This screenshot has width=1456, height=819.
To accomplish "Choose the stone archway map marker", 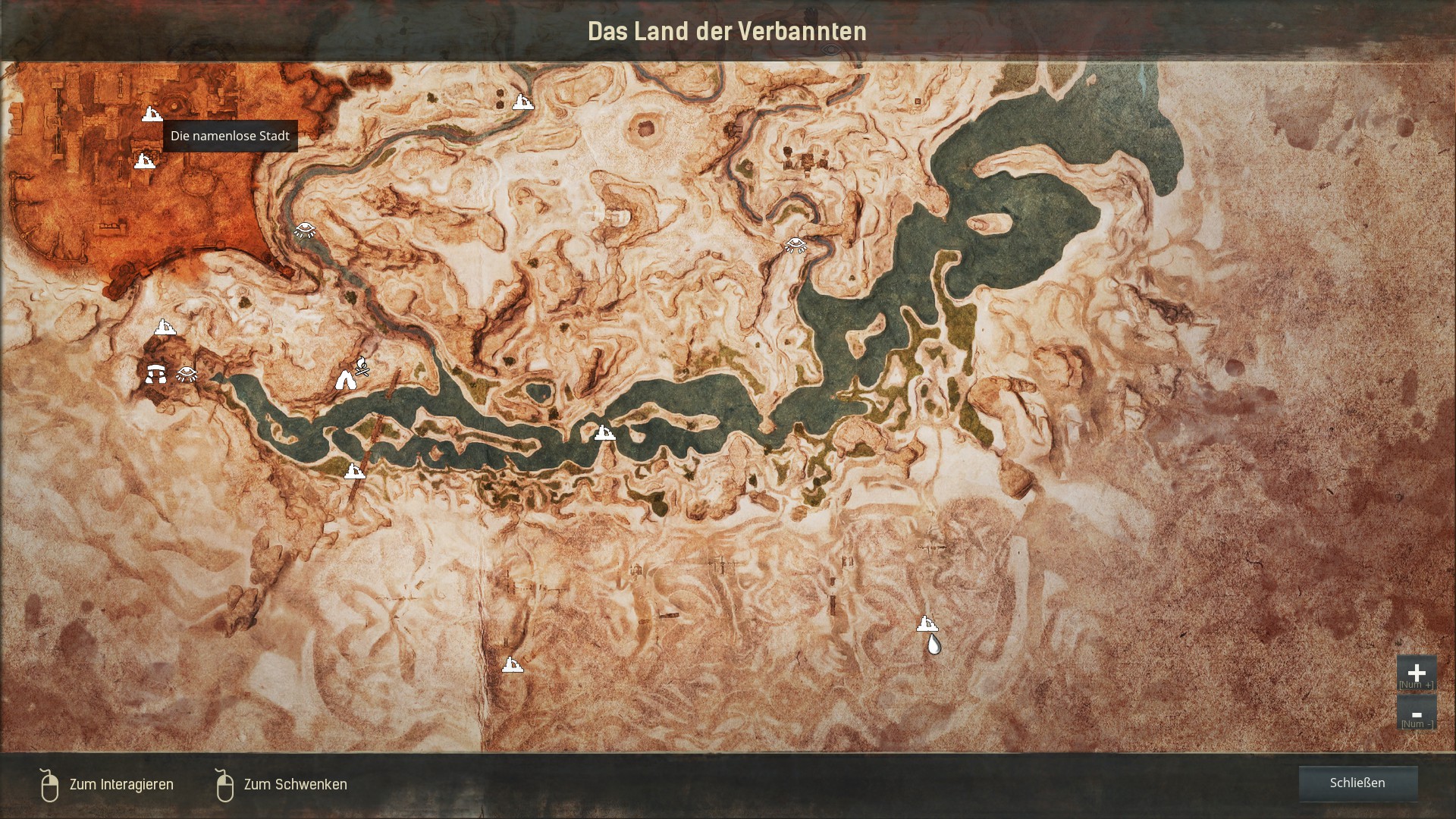I will 156,373.
